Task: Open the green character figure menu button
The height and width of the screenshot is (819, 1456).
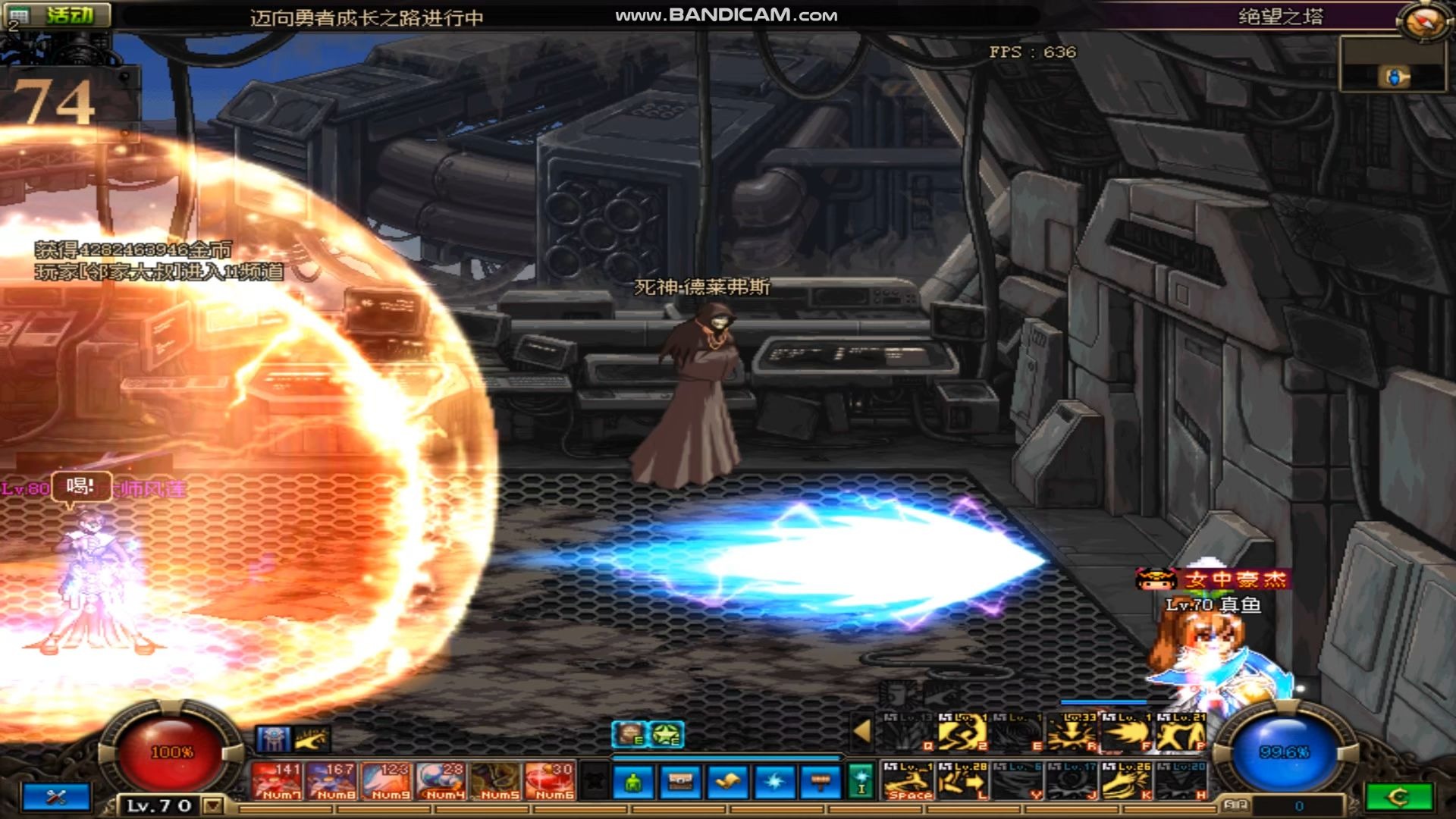Action: click(x=634, y=782)
